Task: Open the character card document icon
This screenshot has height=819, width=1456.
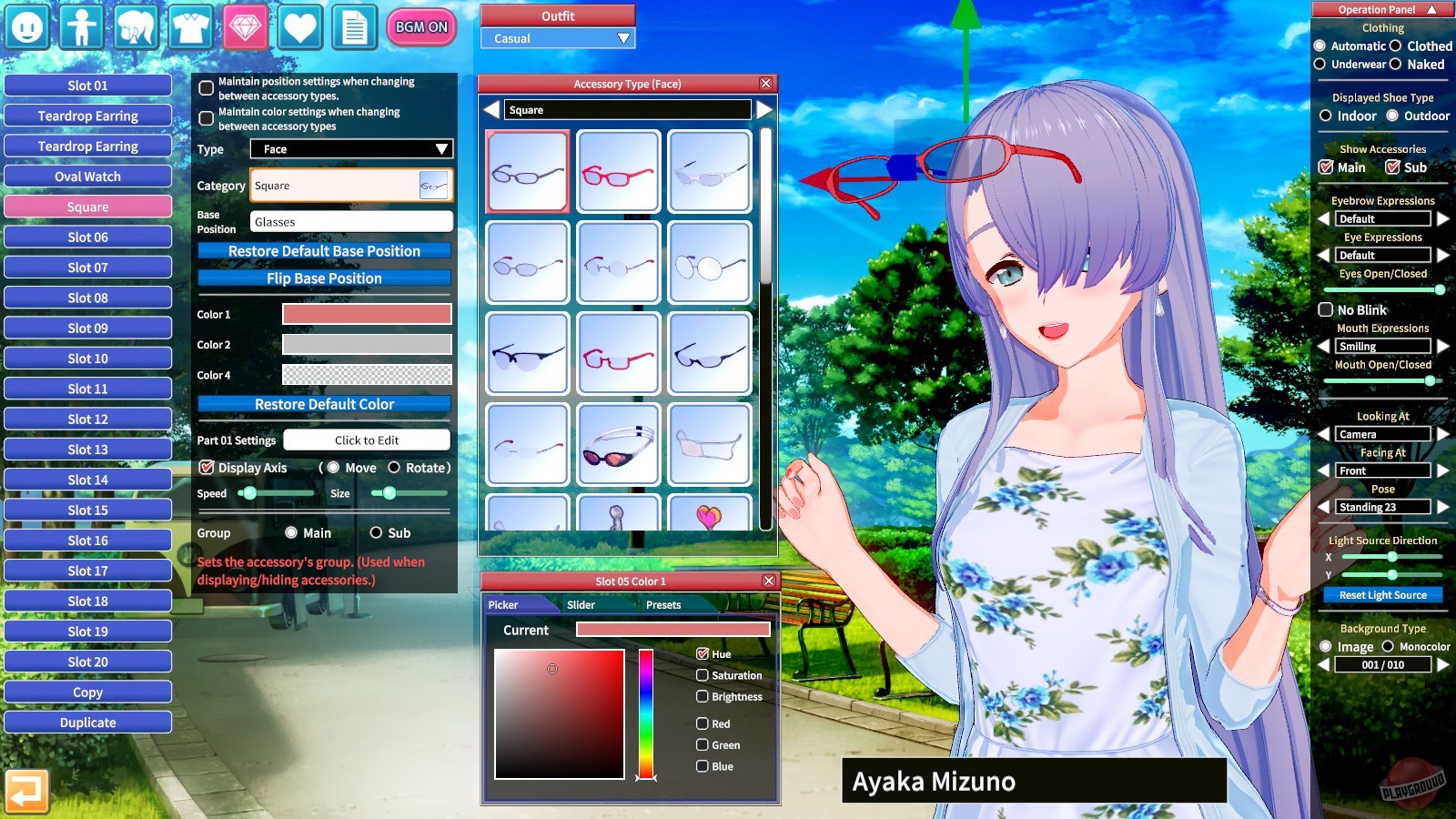Action: (x=353, y=27)
